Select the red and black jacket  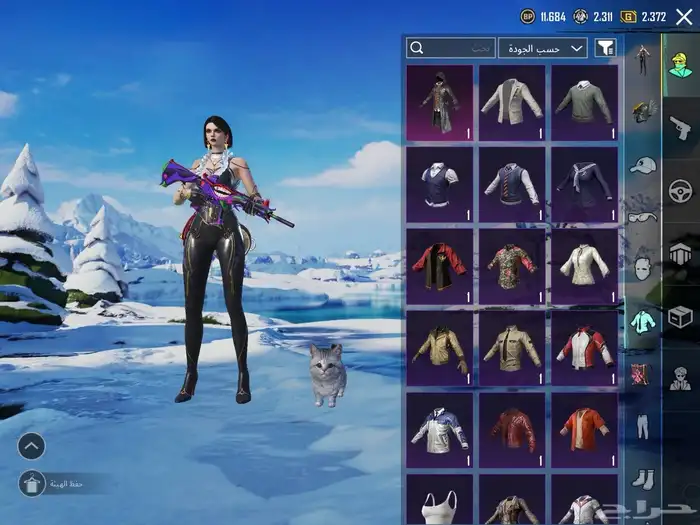(441, 266)
